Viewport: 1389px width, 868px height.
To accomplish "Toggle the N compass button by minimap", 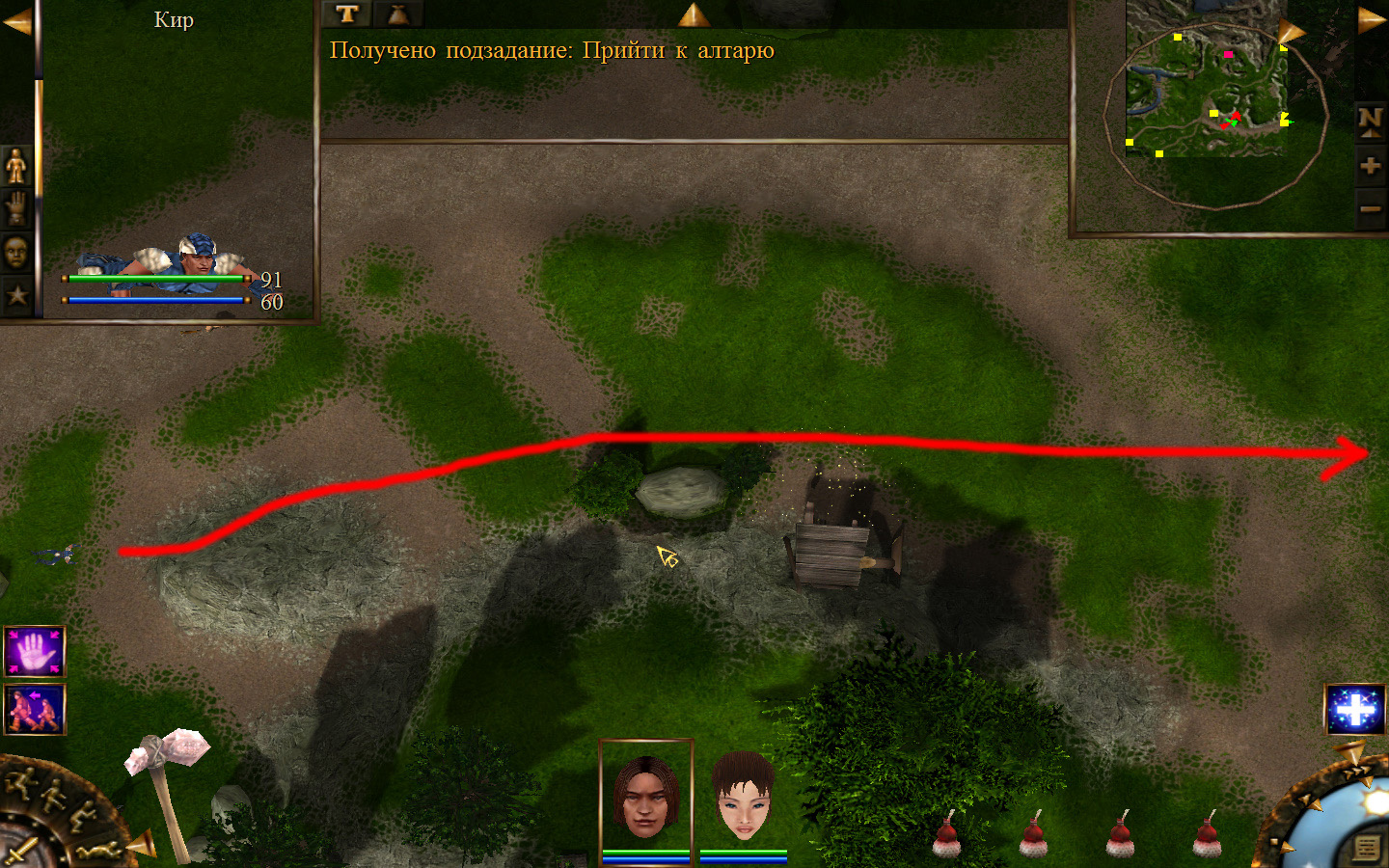I will click(1370, 121).
